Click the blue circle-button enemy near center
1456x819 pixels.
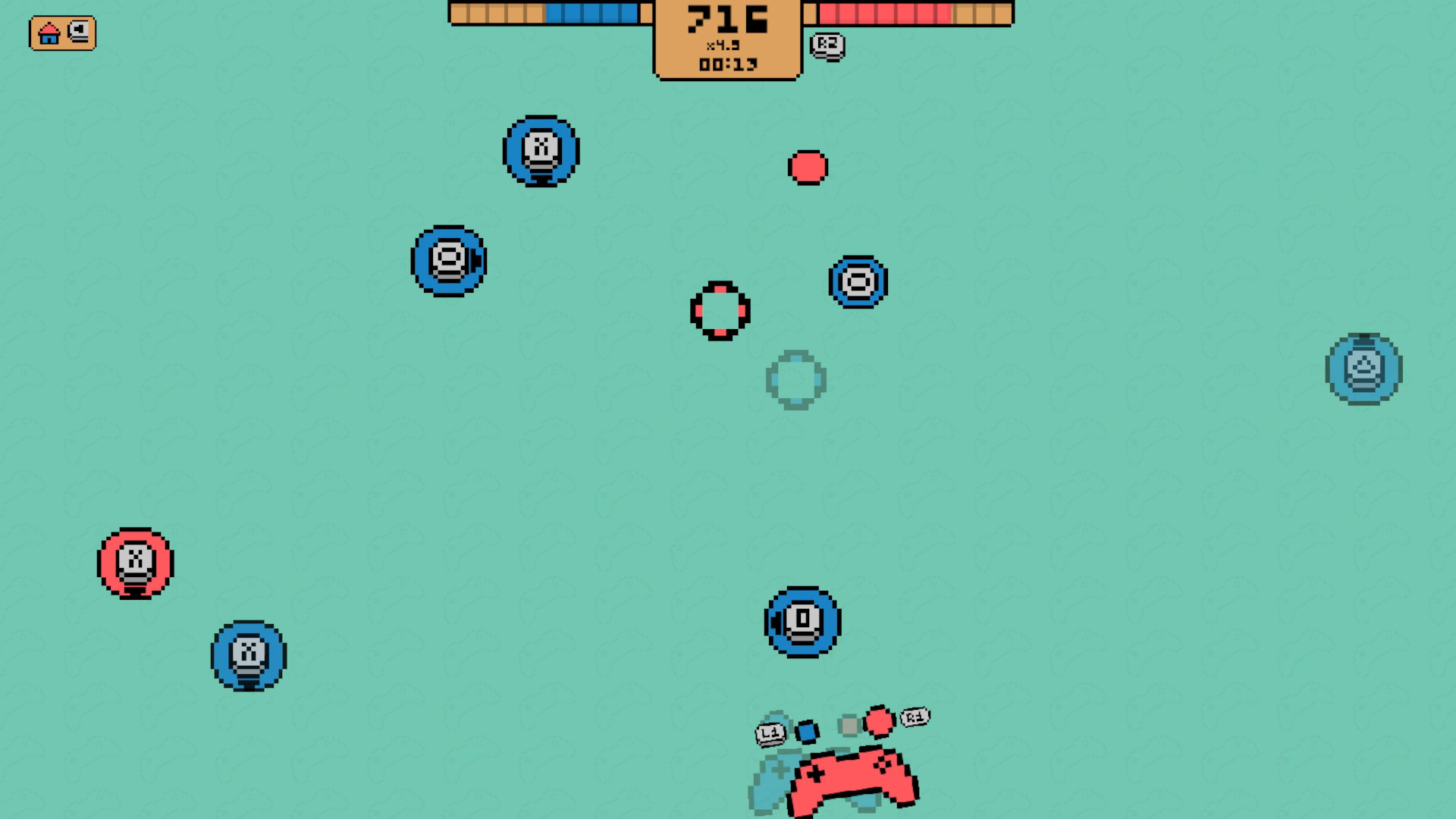click(857, 281)
